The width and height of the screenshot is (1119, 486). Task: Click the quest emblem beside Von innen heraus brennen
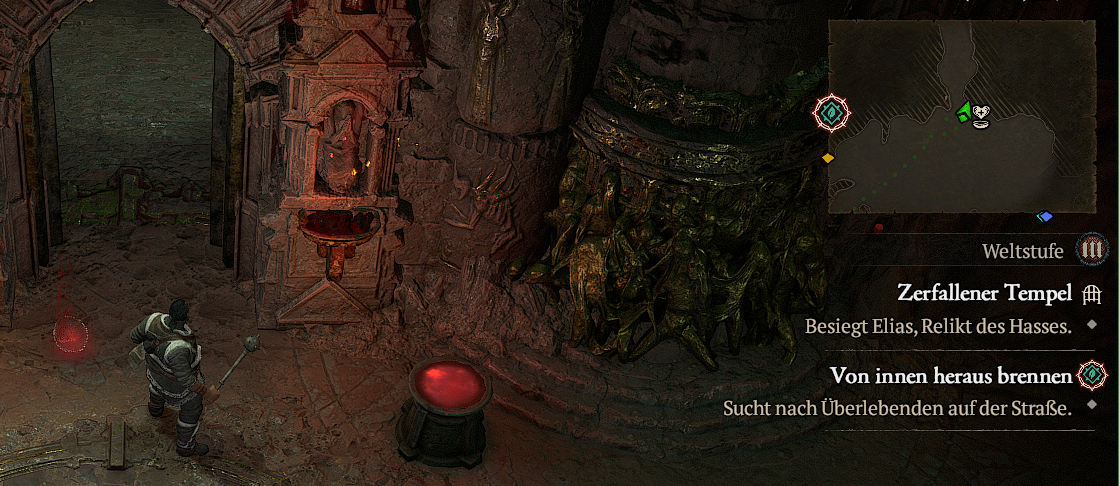coord(1092,376)
